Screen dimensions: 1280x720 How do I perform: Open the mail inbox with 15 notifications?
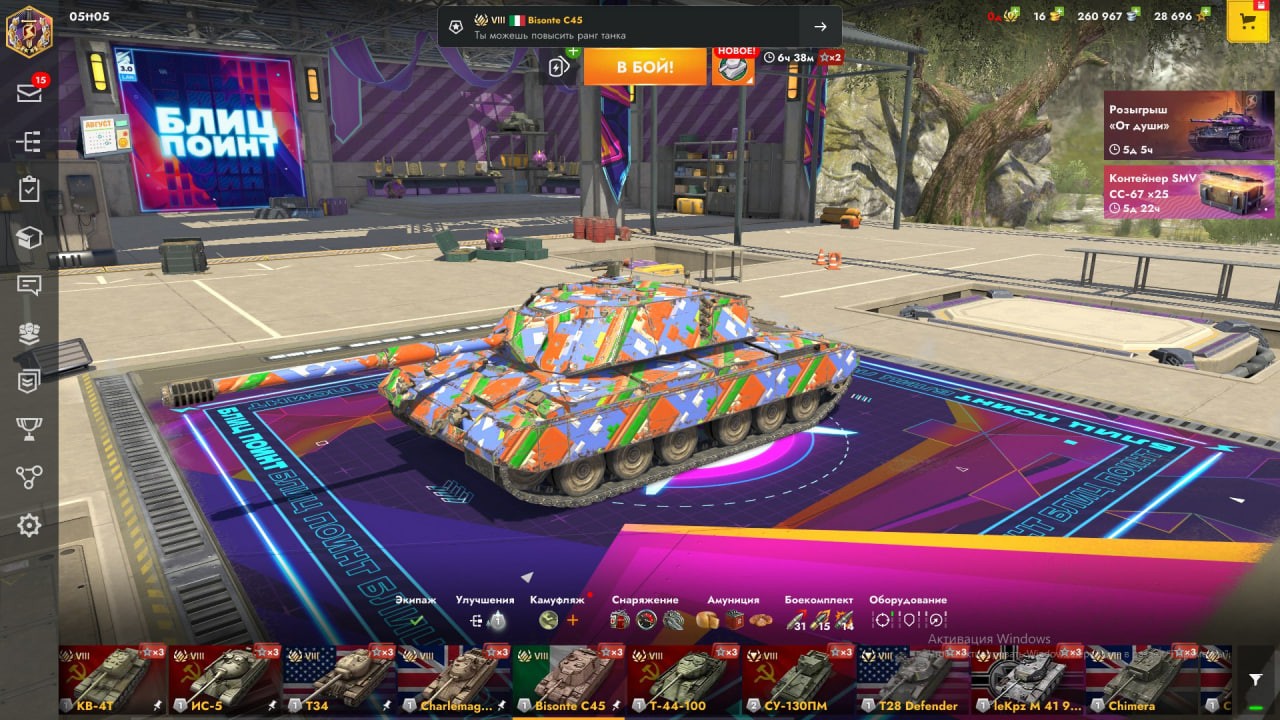[29, 93]
